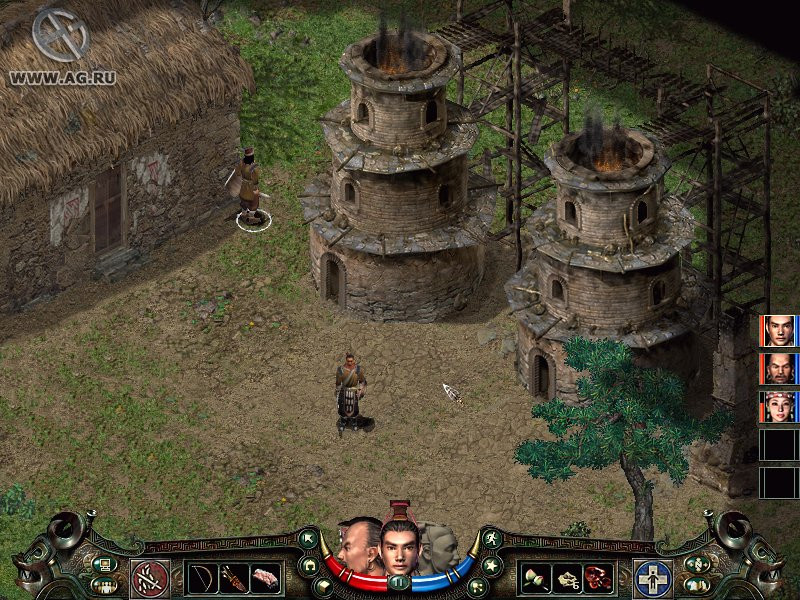Select the bone skull item slot

pyautogui.click(x=568, y=578)
